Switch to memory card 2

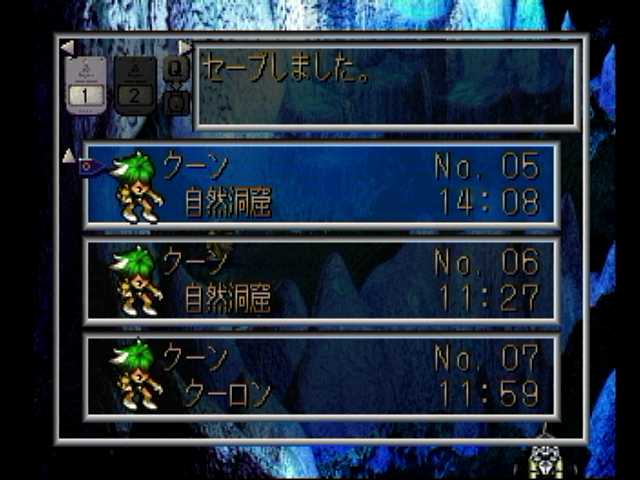(x=135, y=85)
